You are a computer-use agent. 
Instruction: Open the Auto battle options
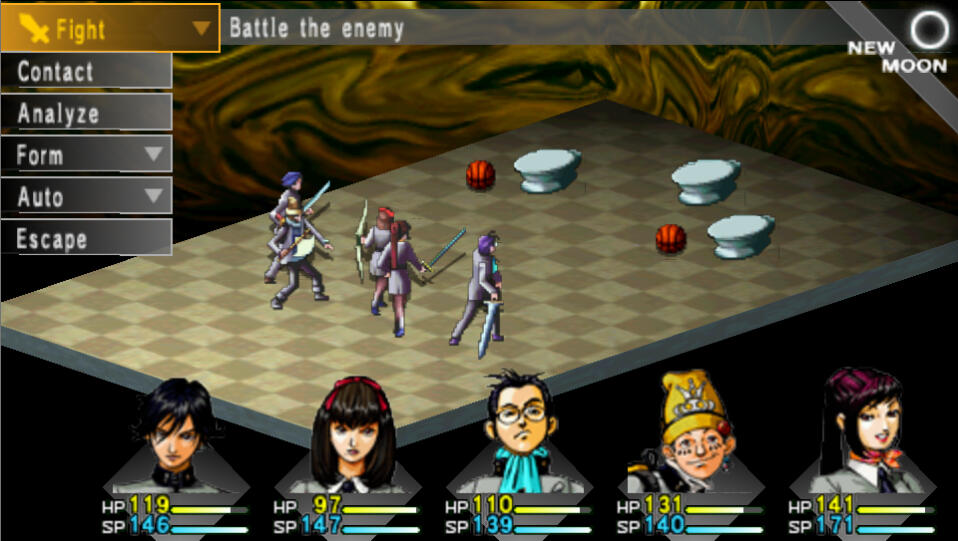tap(86, 197)
